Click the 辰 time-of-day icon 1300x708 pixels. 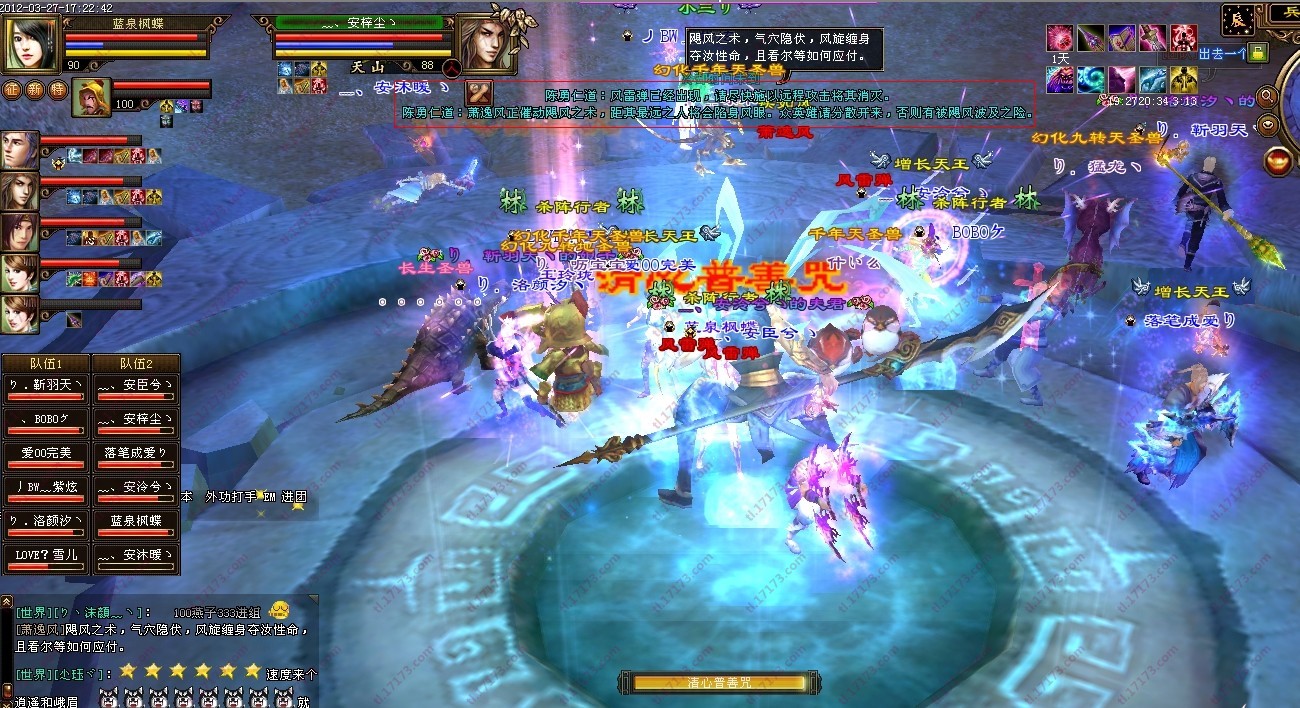pyautogui.click(x=1236, y=17)
